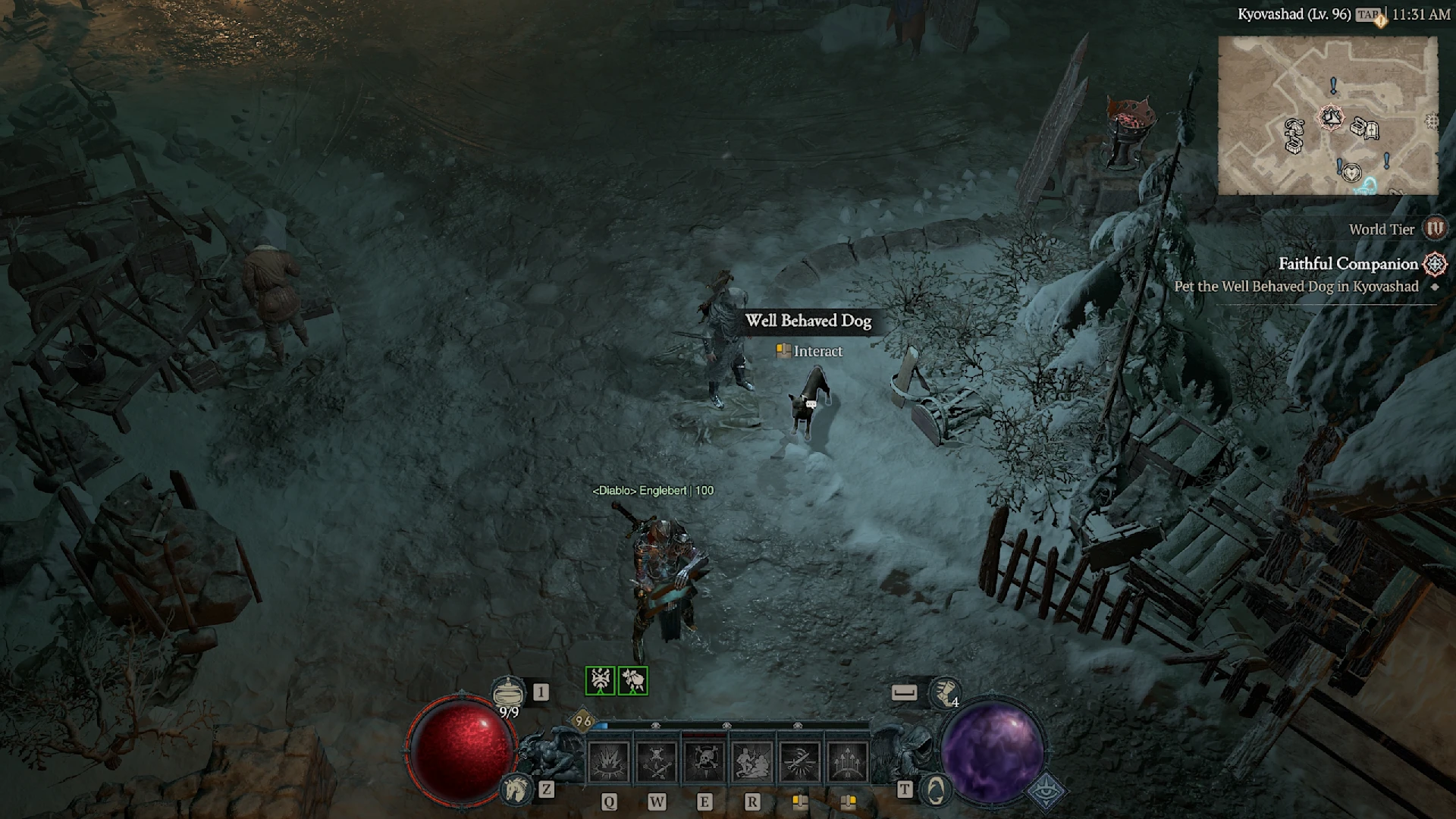Open the town portal icon
Image resolution: width=1456 pixels, height=819 pixels.
(936, 790)
